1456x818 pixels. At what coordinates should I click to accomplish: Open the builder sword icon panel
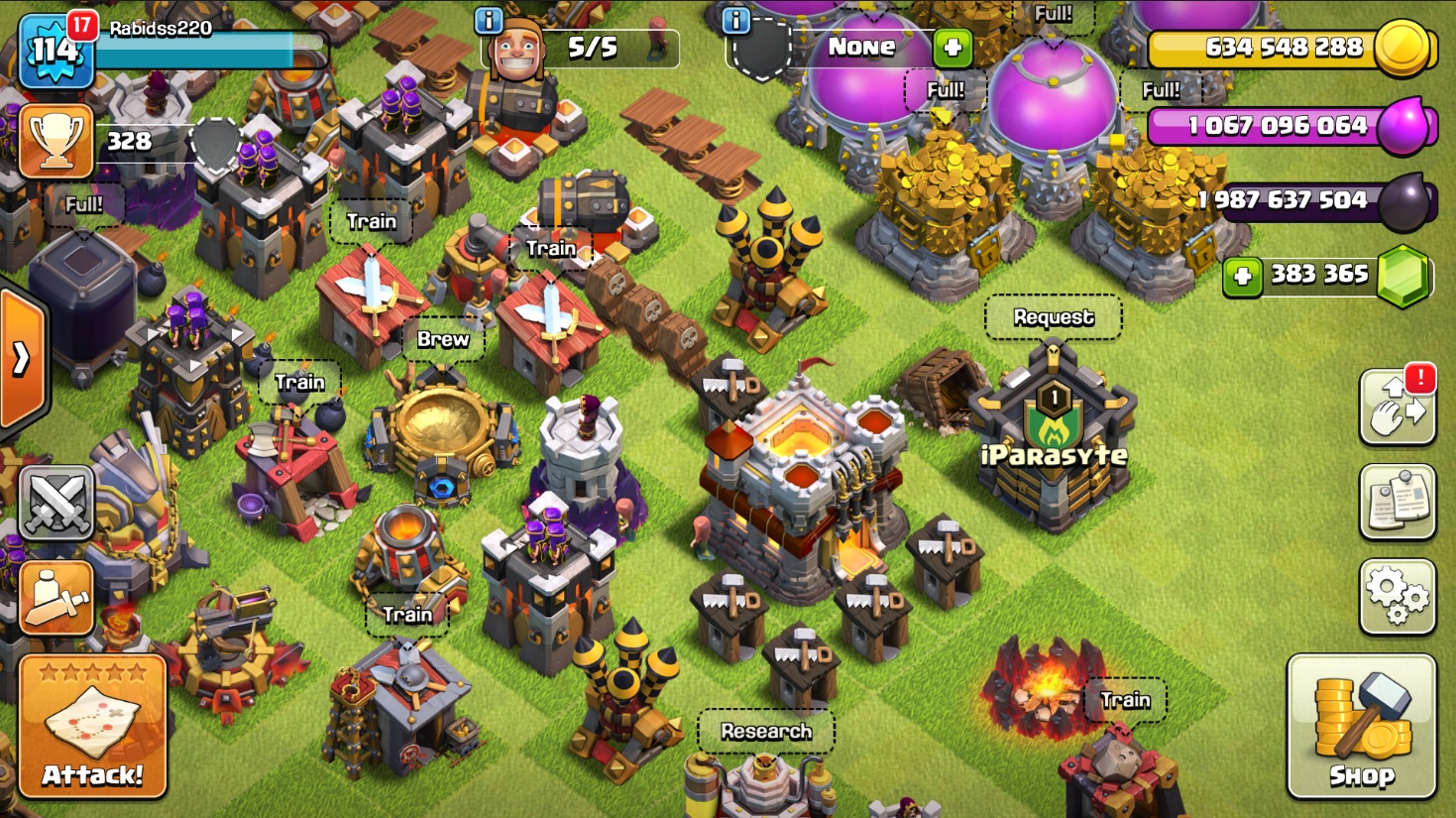55,598
